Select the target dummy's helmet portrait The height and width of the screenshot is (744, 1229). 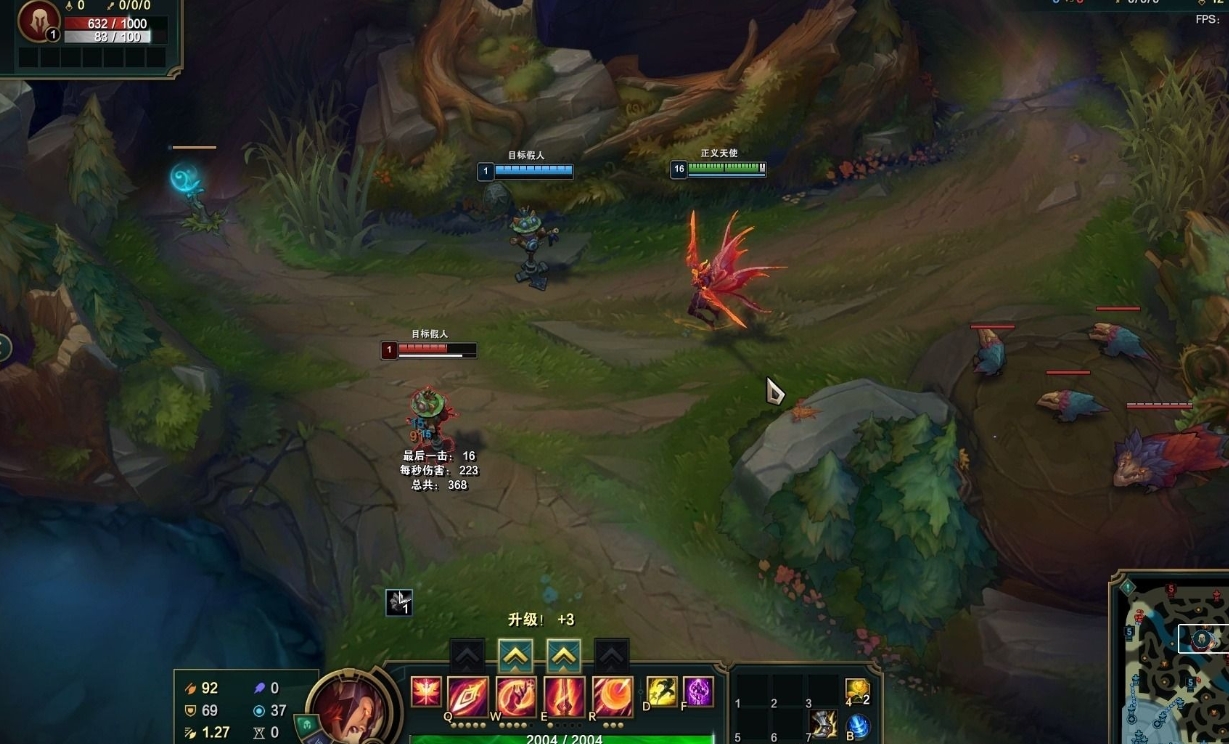coord(39,21)
